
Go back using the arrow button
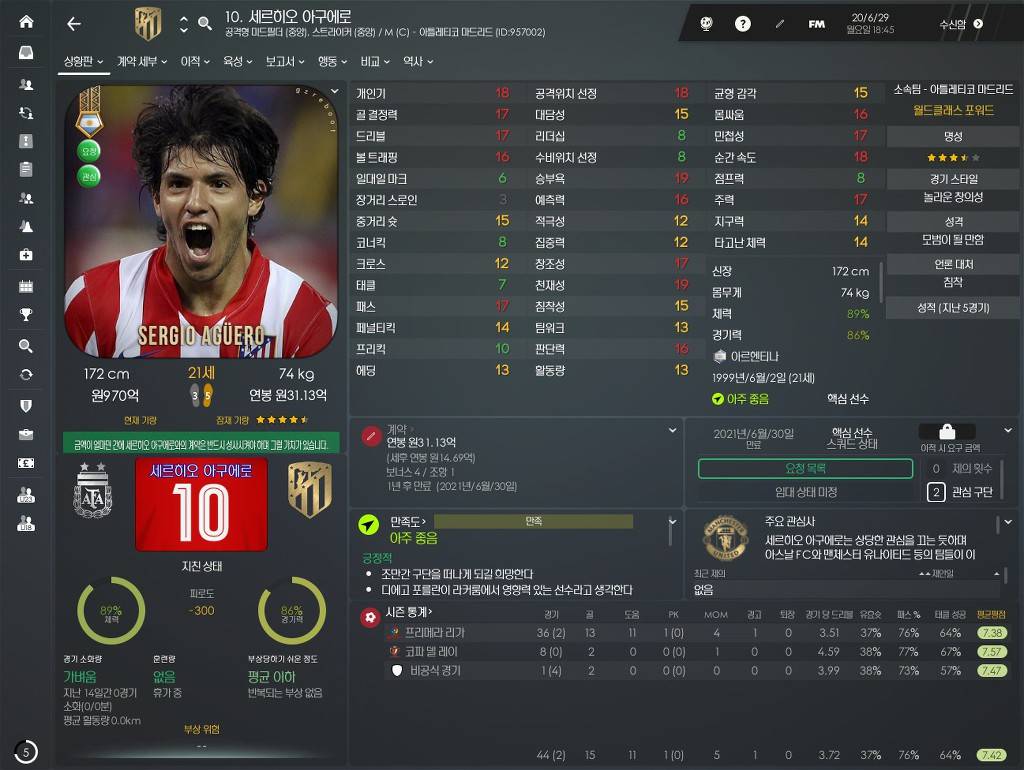(x=73, y=23)
